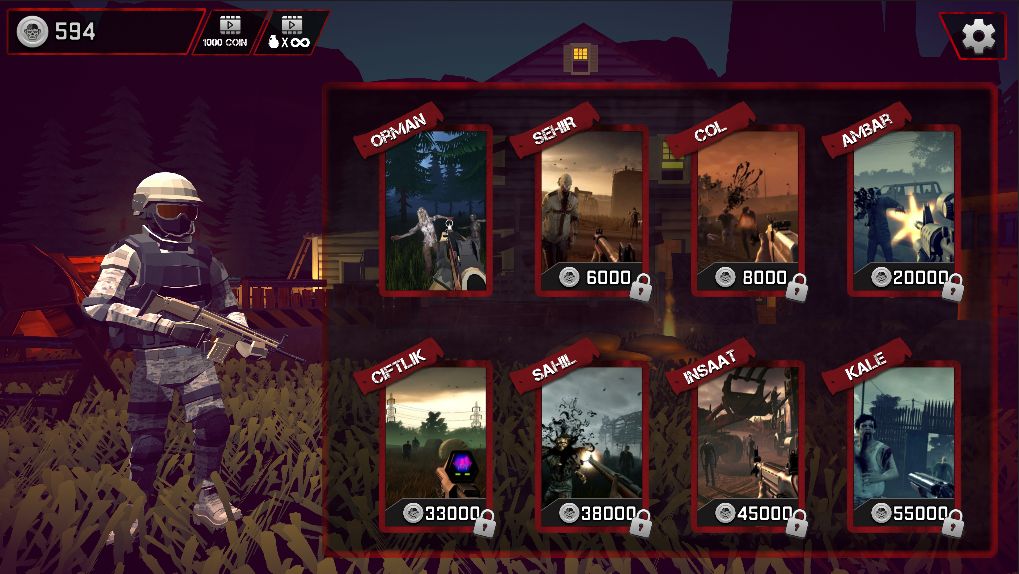Select the Ambar level card

point(904,211)
